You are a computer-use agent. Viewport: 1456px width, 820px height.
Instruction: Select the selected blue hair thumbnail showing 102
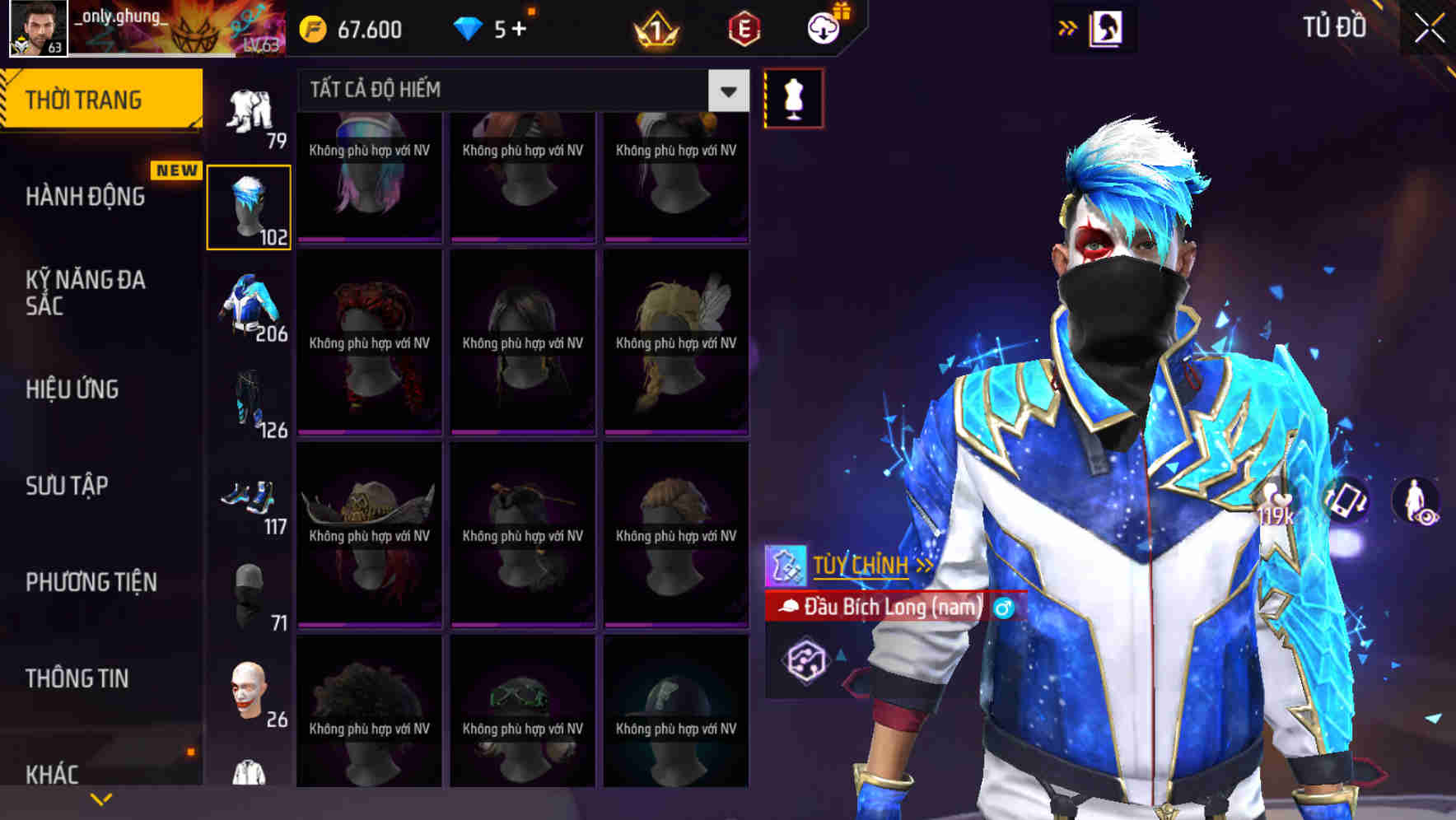[x=250, y=207]
